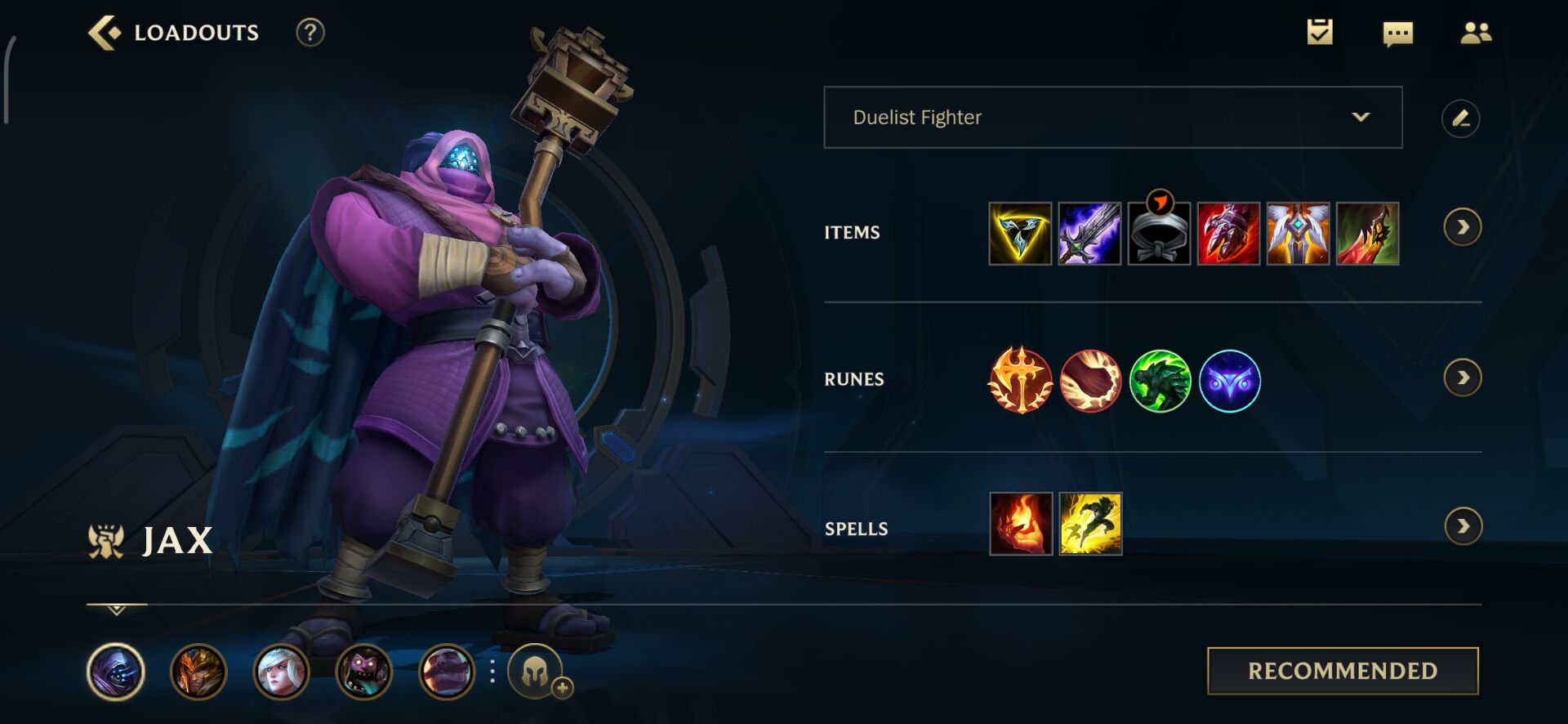
Task: Select the Trinity Force item icon
Action: pos(1020,234)
